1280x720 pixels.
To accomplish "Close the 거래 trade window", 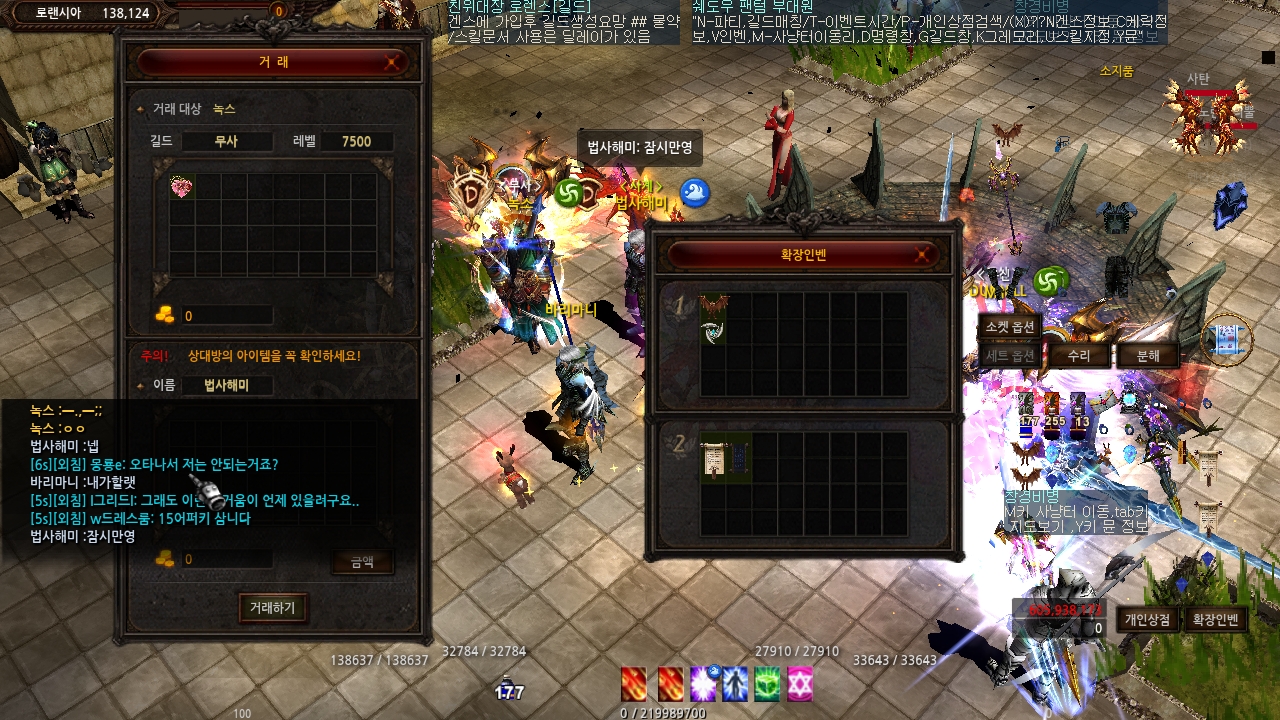I will 394,62.
